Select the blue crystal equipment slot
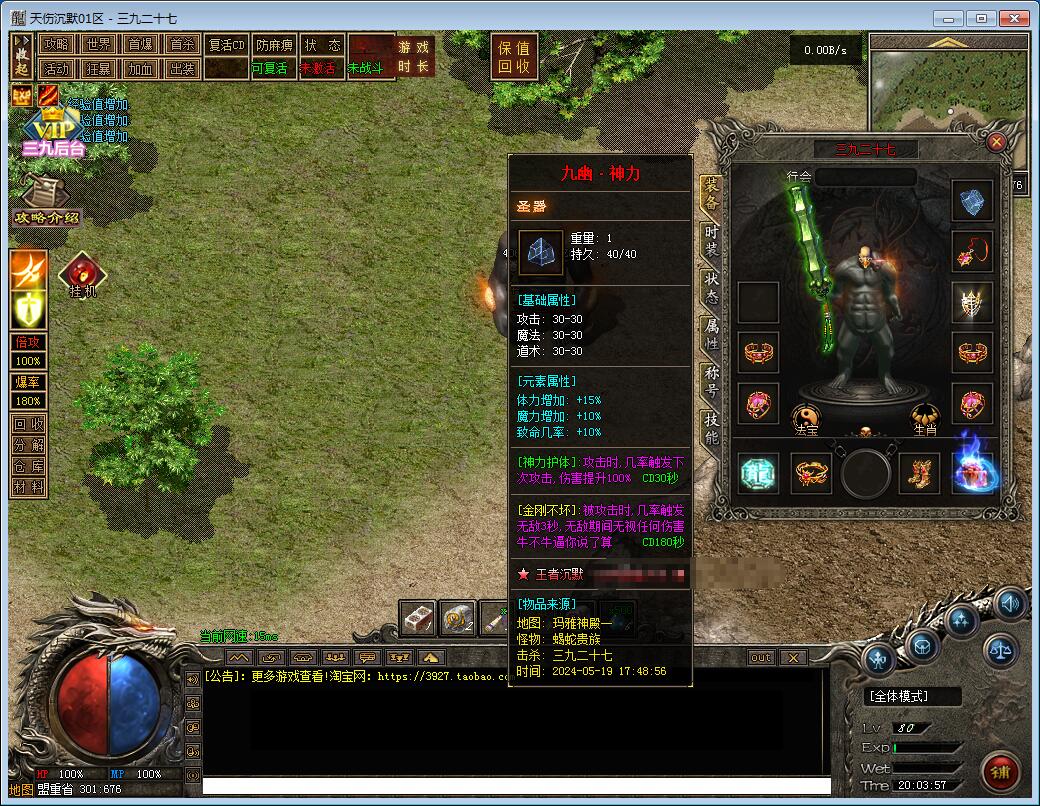 pyautogui.click(x=971, y=200)
